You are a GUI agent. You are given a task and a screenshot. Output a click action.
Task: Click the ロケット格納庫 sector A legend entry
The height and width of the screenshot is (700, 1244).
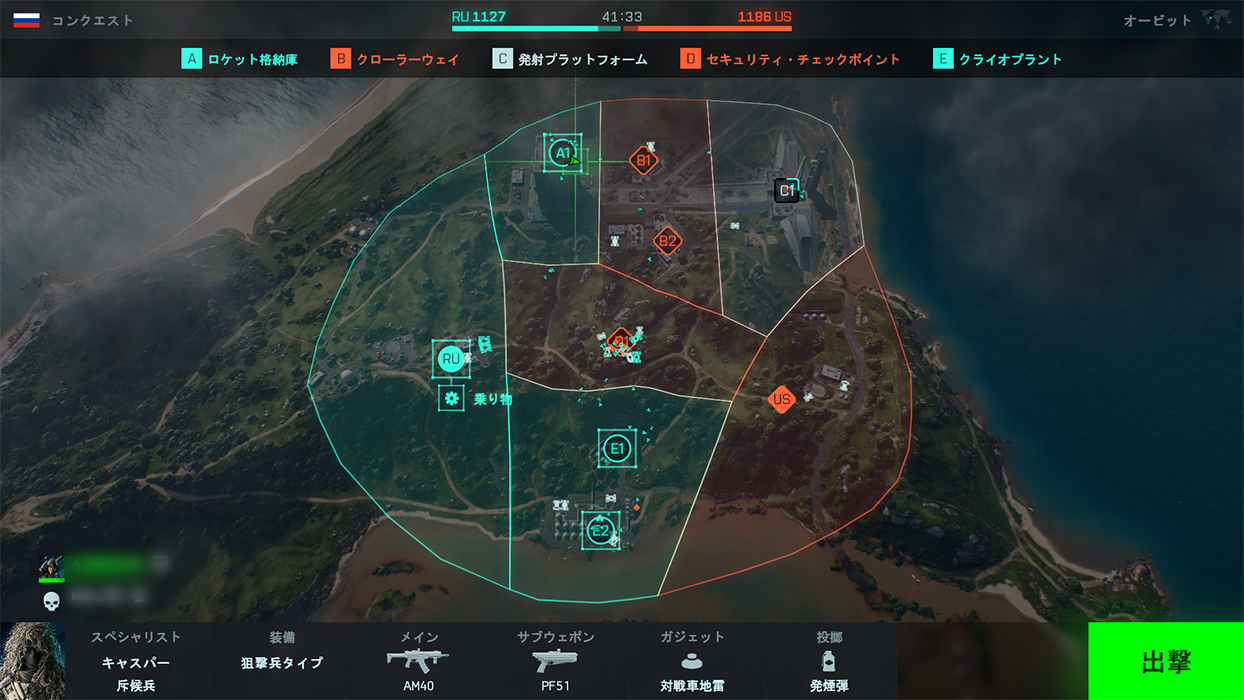coord(240,59)
